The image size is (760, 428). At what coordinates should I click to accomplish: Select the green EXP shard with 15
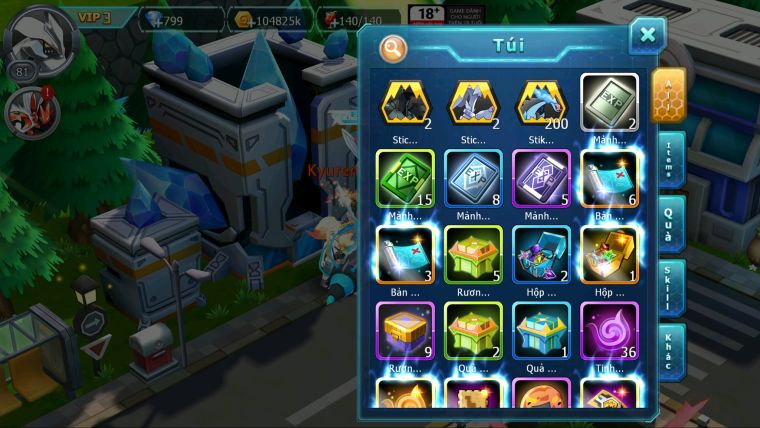coord(405,178)
